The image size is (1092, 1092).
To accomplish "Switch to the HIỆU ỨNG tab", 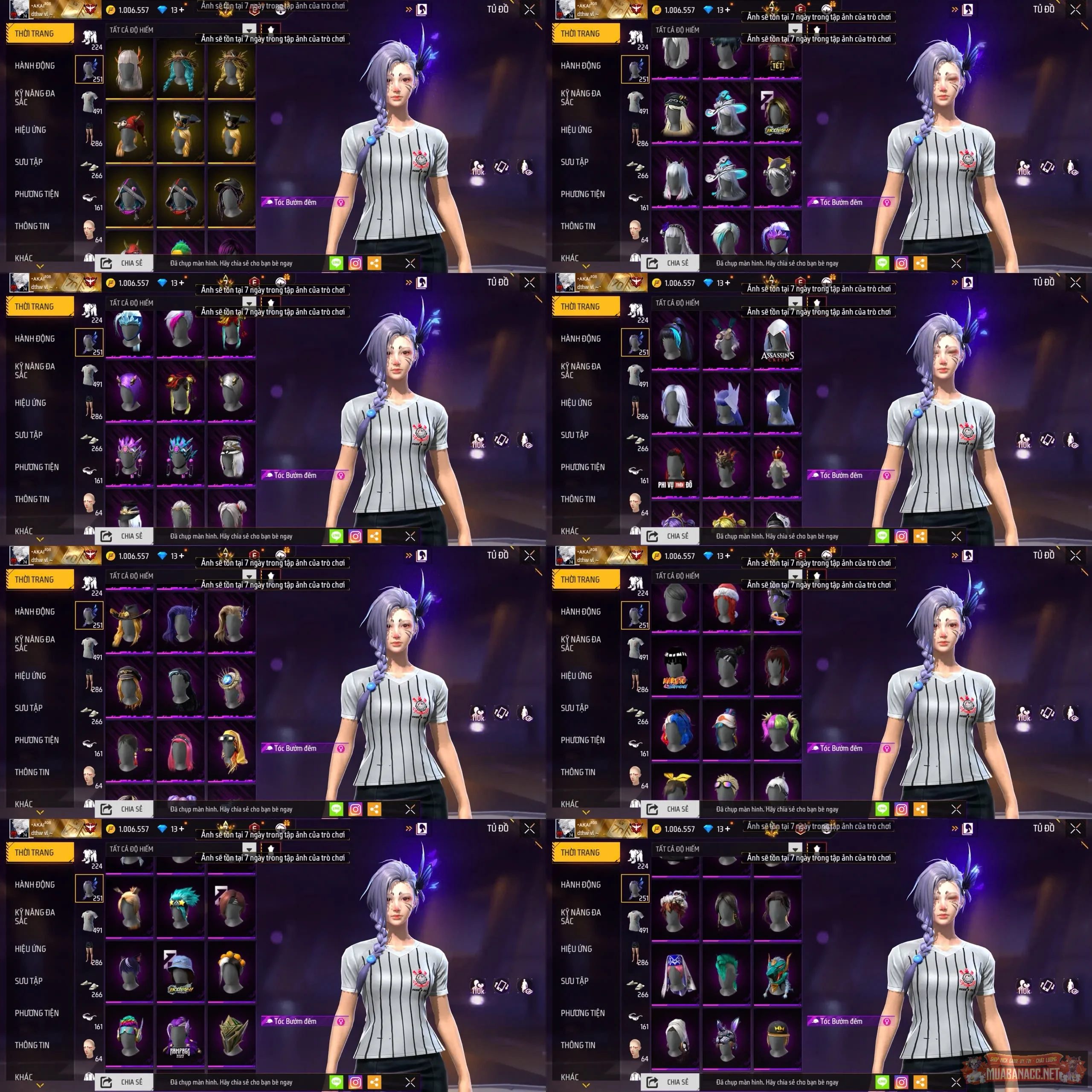I will (x=31, y=129).
